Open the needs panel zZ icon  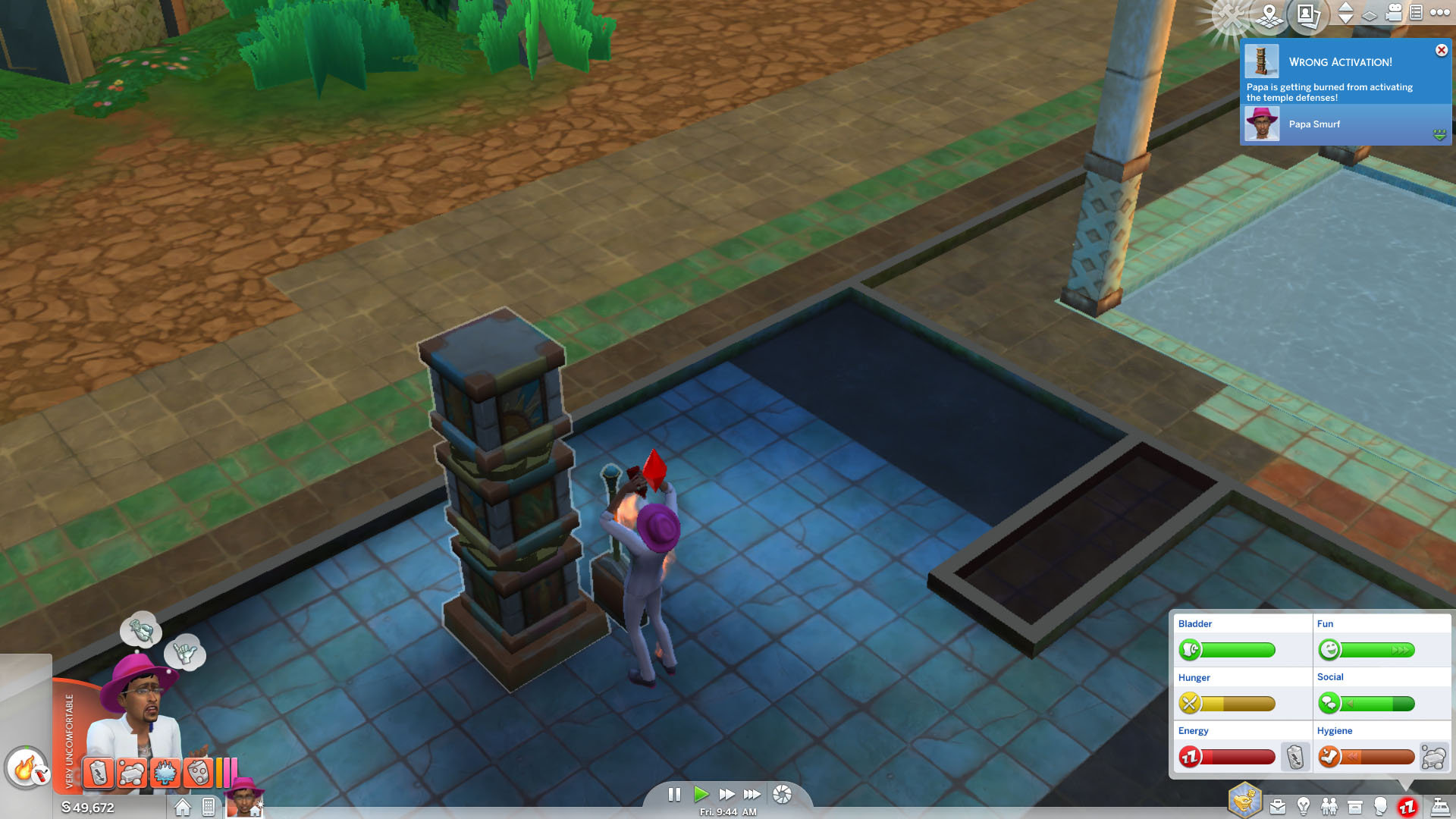[x=1407, y=806]
